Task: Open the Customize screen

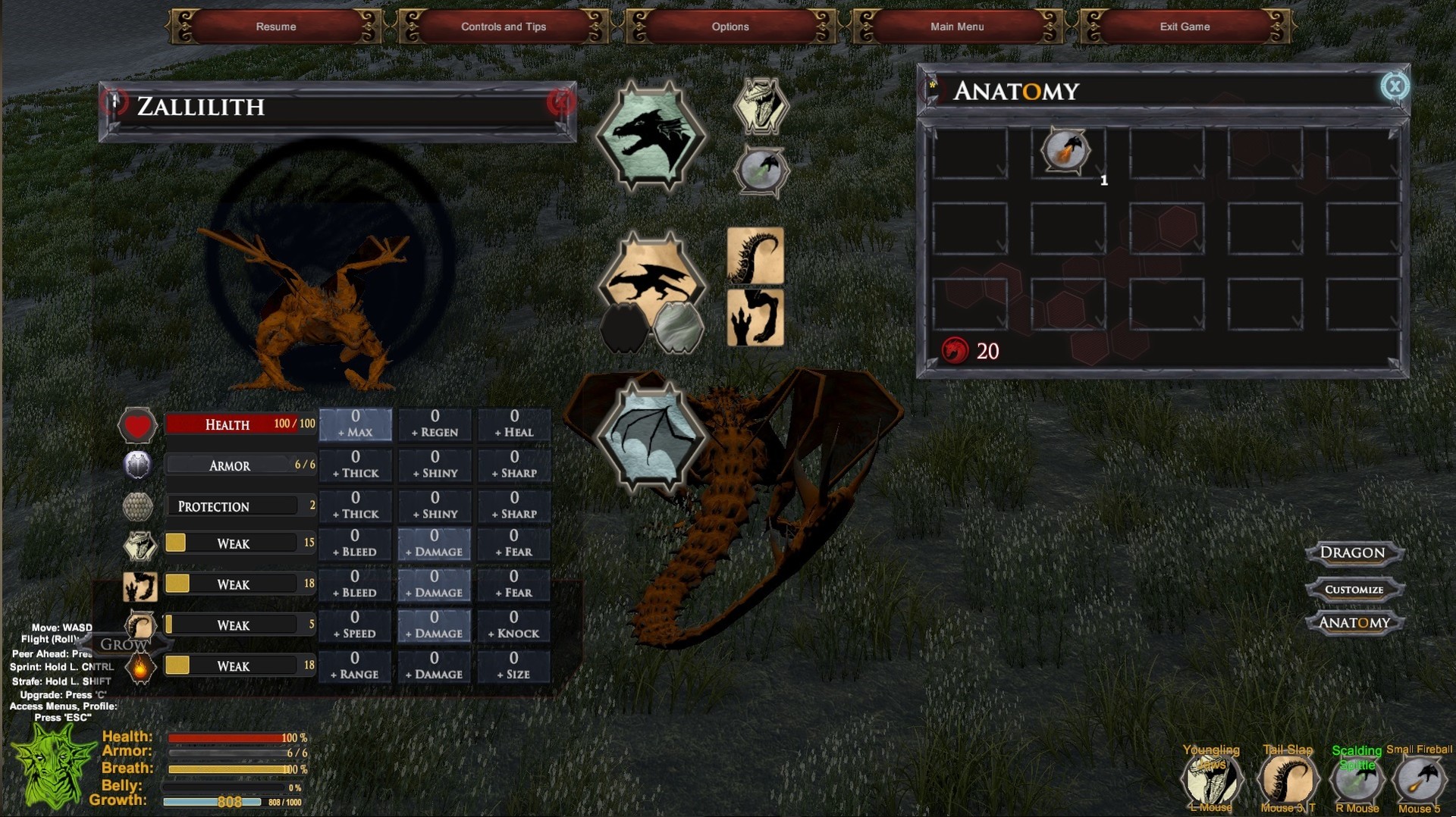Action: tap(1356, 589)
